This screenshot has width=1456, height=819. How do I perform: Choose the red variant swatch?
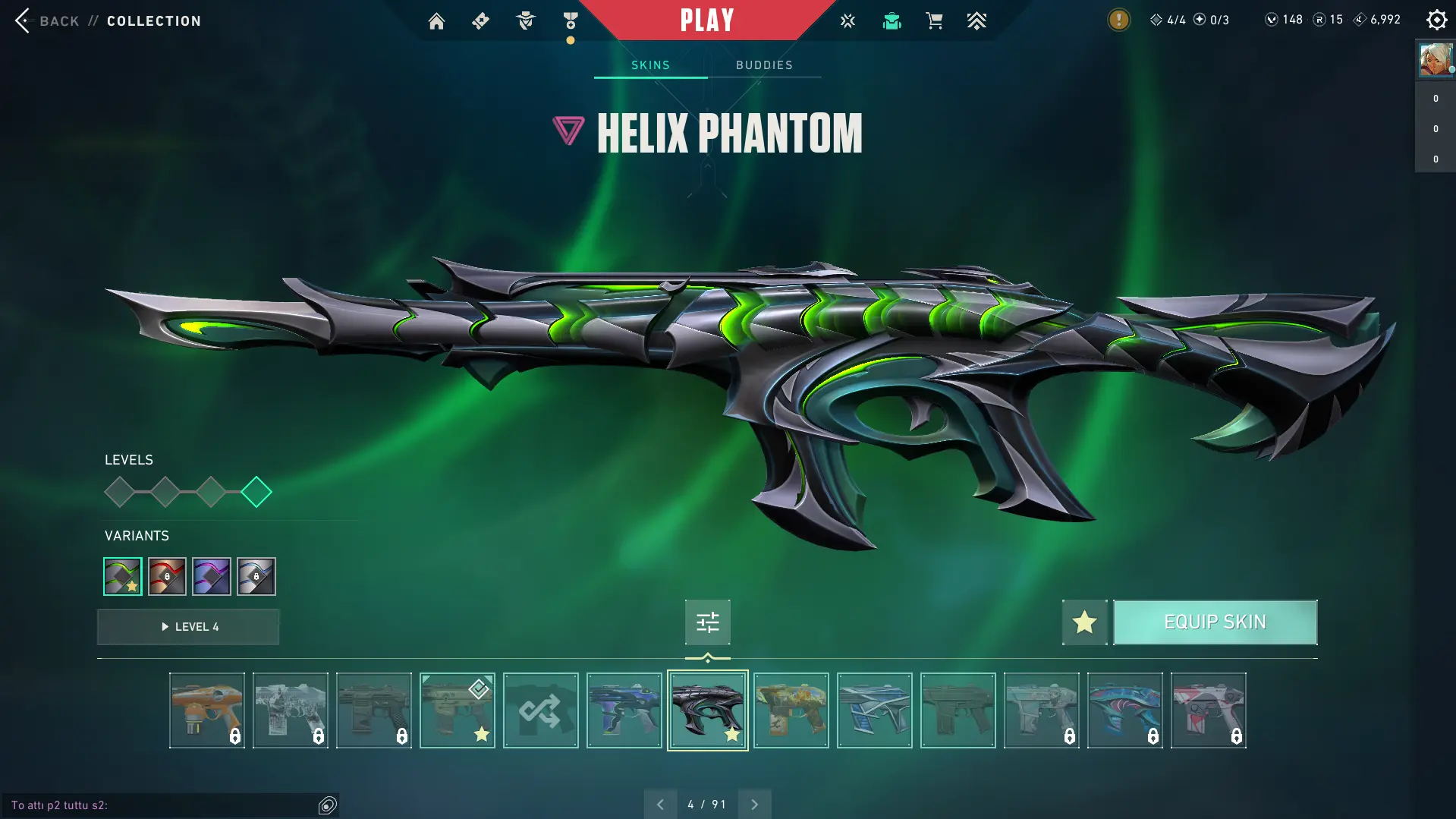tap(167, 577)
